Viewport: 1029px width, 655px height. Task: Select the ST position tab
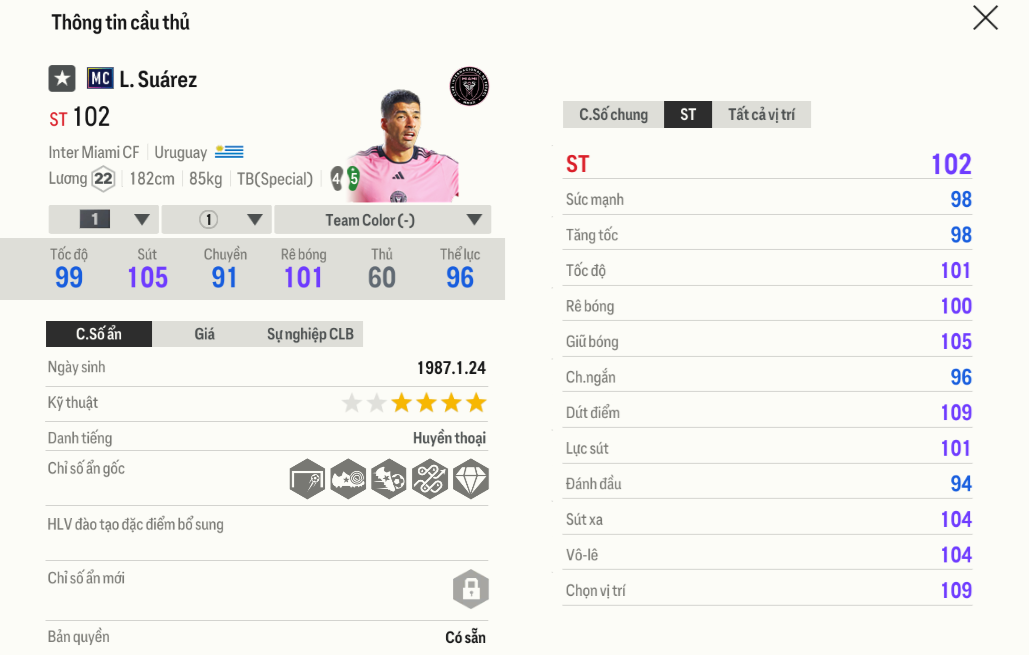point(688,115)
